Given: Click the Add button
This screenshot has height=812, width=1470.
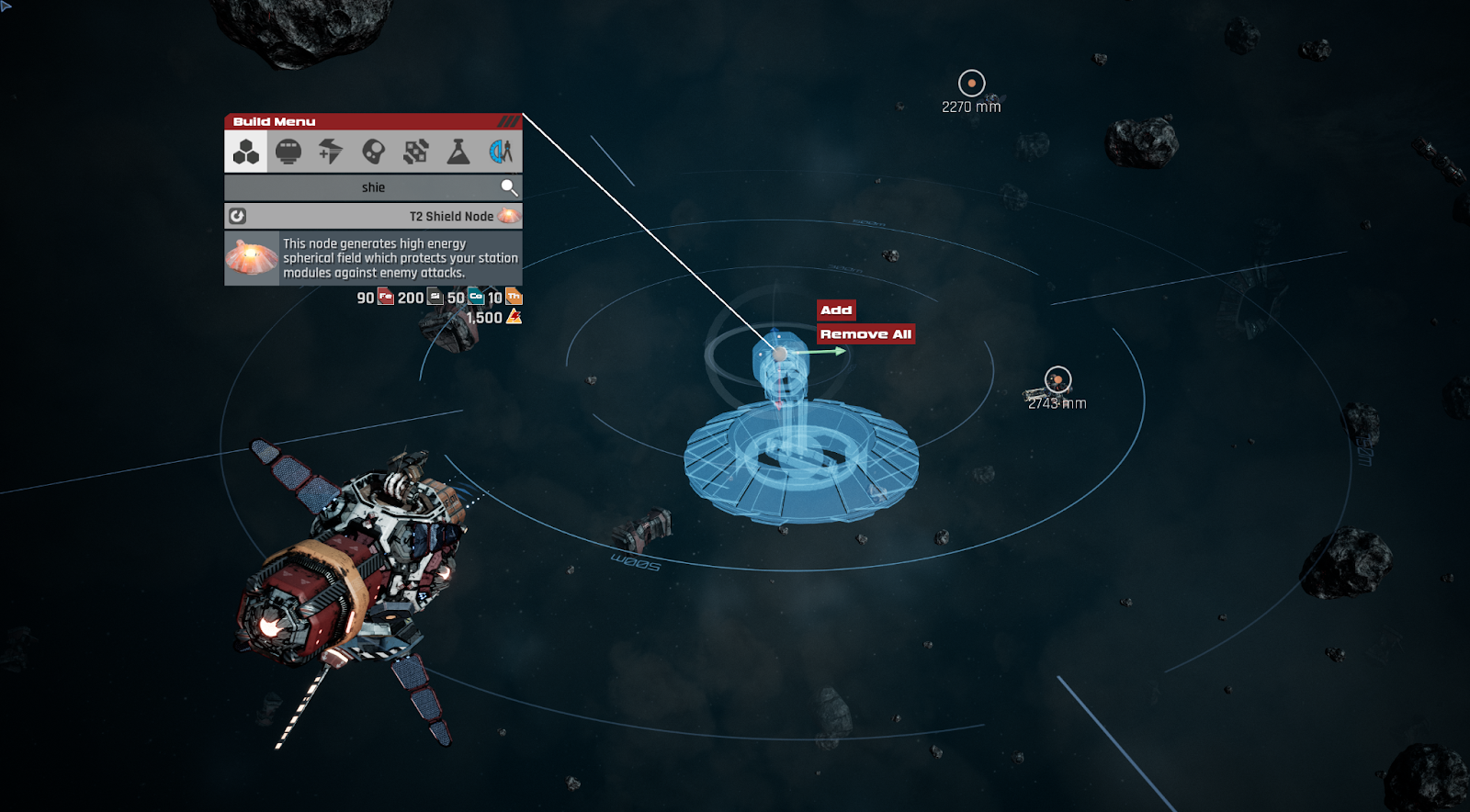Looking at the screenshot, I should click(835, 310).
